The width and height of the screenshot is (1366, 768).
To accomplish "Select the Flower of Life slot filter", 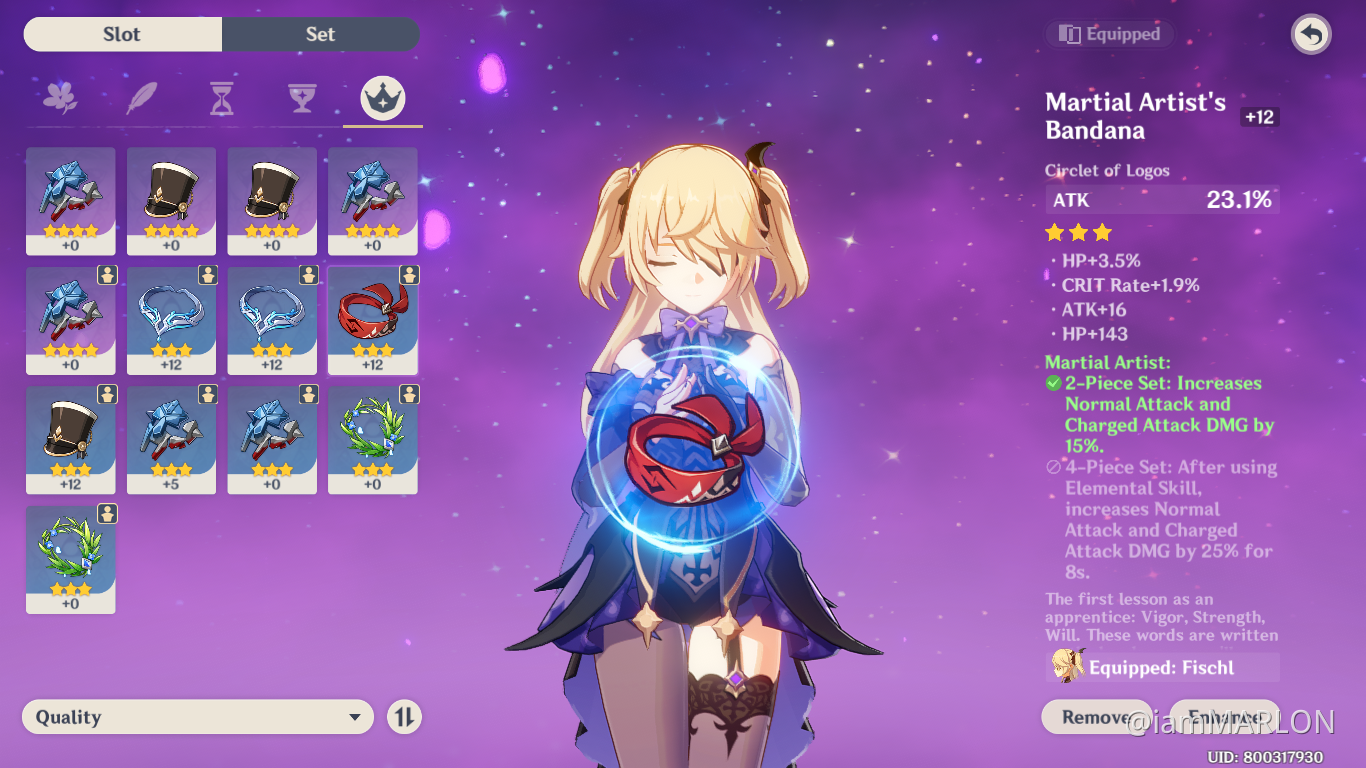I will point(61,96).
